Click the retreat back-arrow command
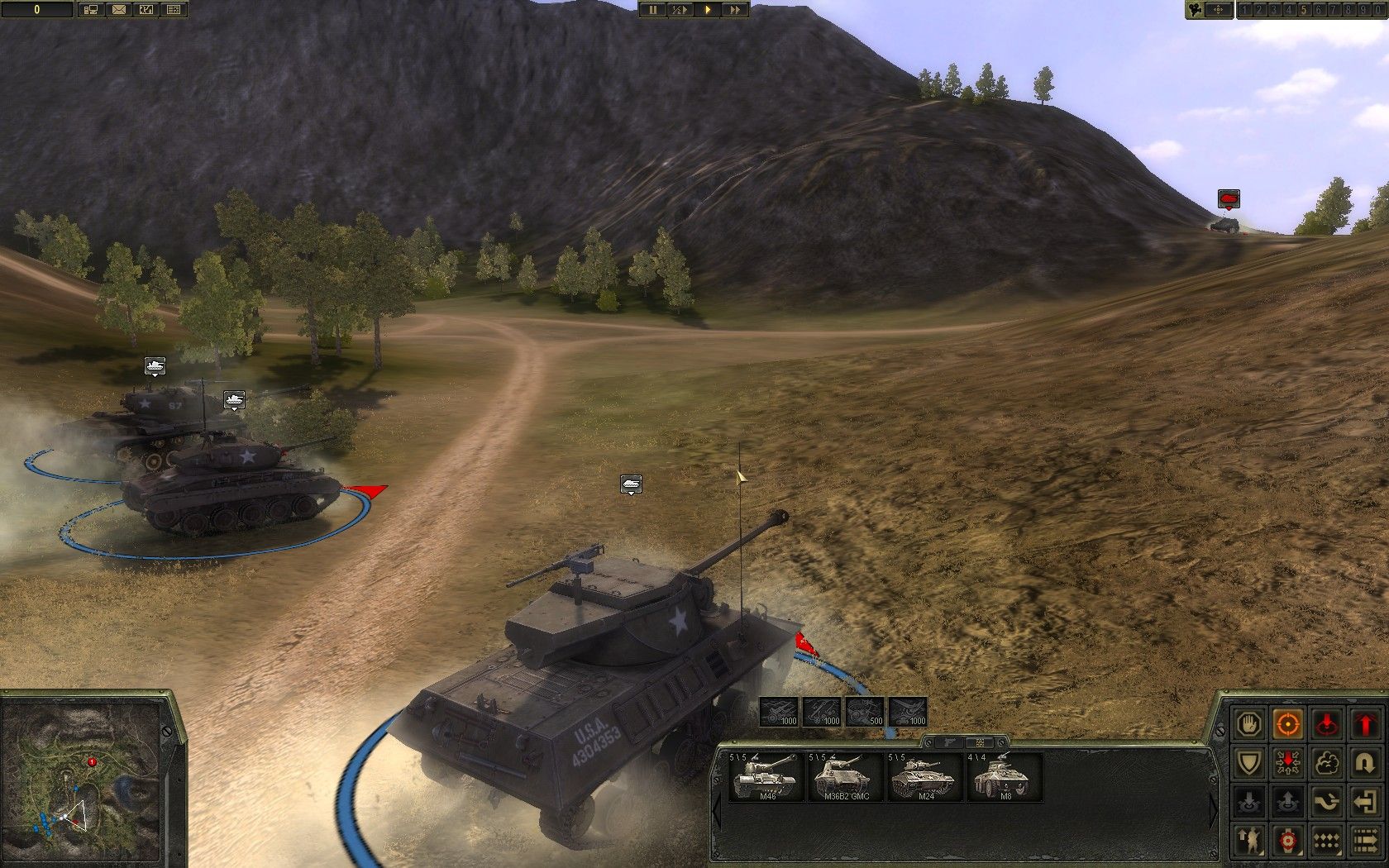 1367,800
